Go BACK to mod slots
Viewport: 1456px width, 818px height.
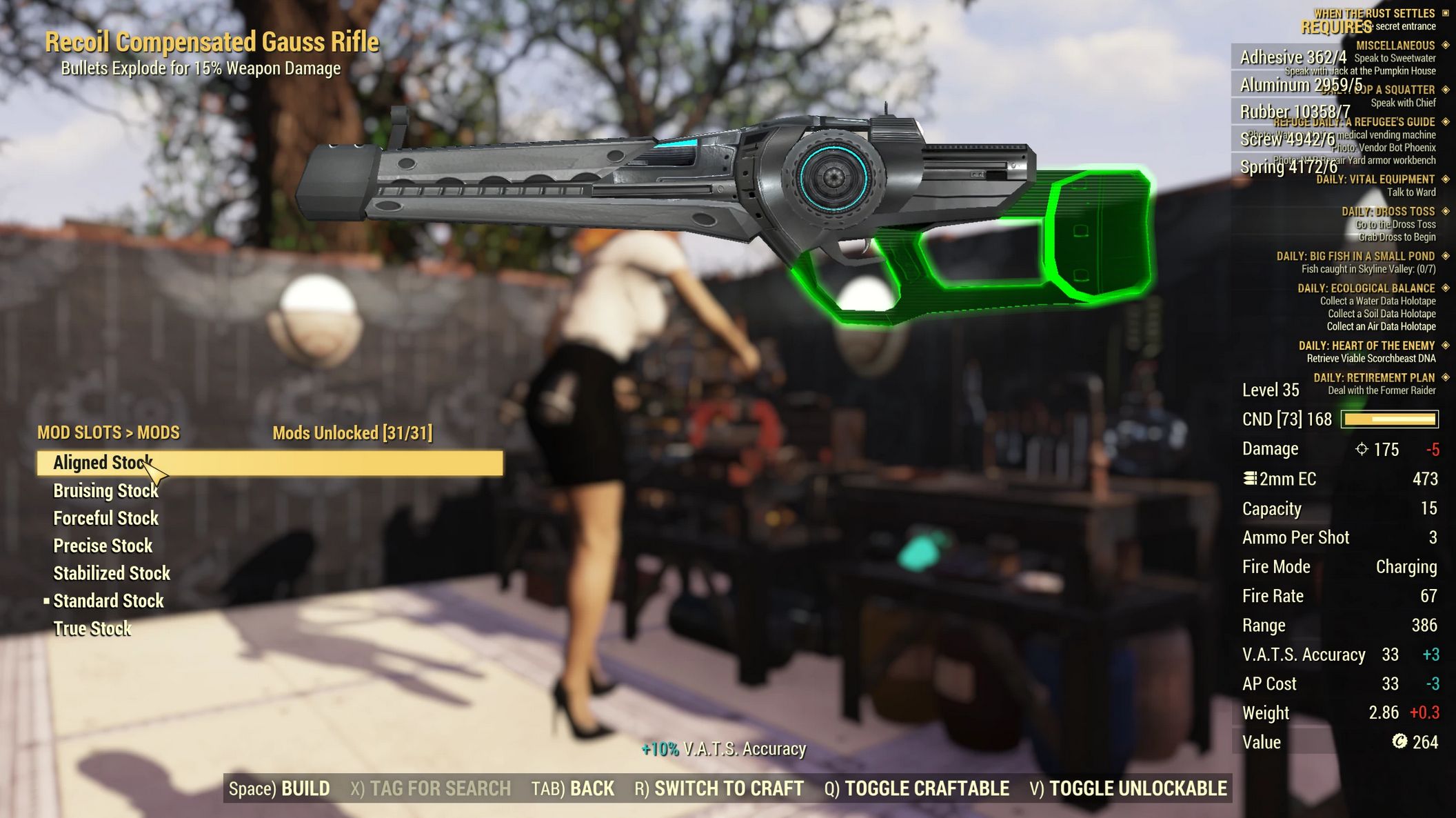572,788
